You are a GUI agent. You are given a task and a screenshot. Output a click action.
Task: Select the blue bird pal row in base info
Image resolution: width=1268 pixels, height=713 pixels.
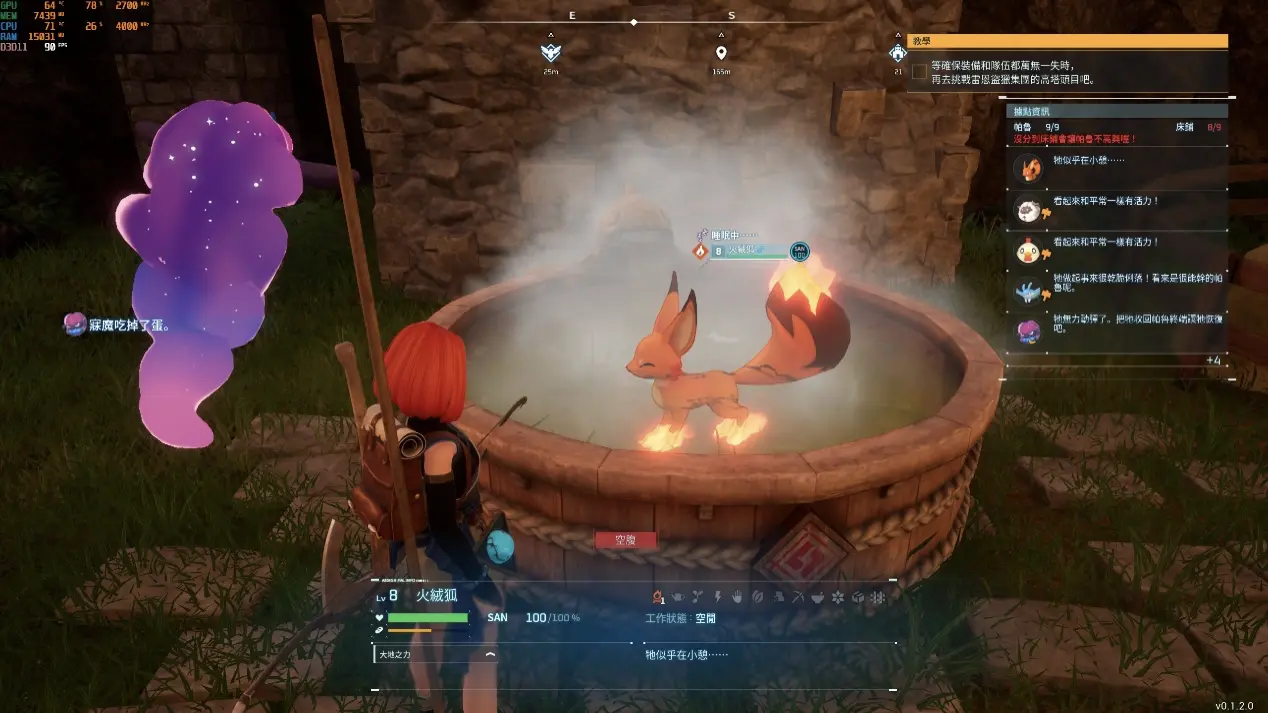coord(1116,289)
